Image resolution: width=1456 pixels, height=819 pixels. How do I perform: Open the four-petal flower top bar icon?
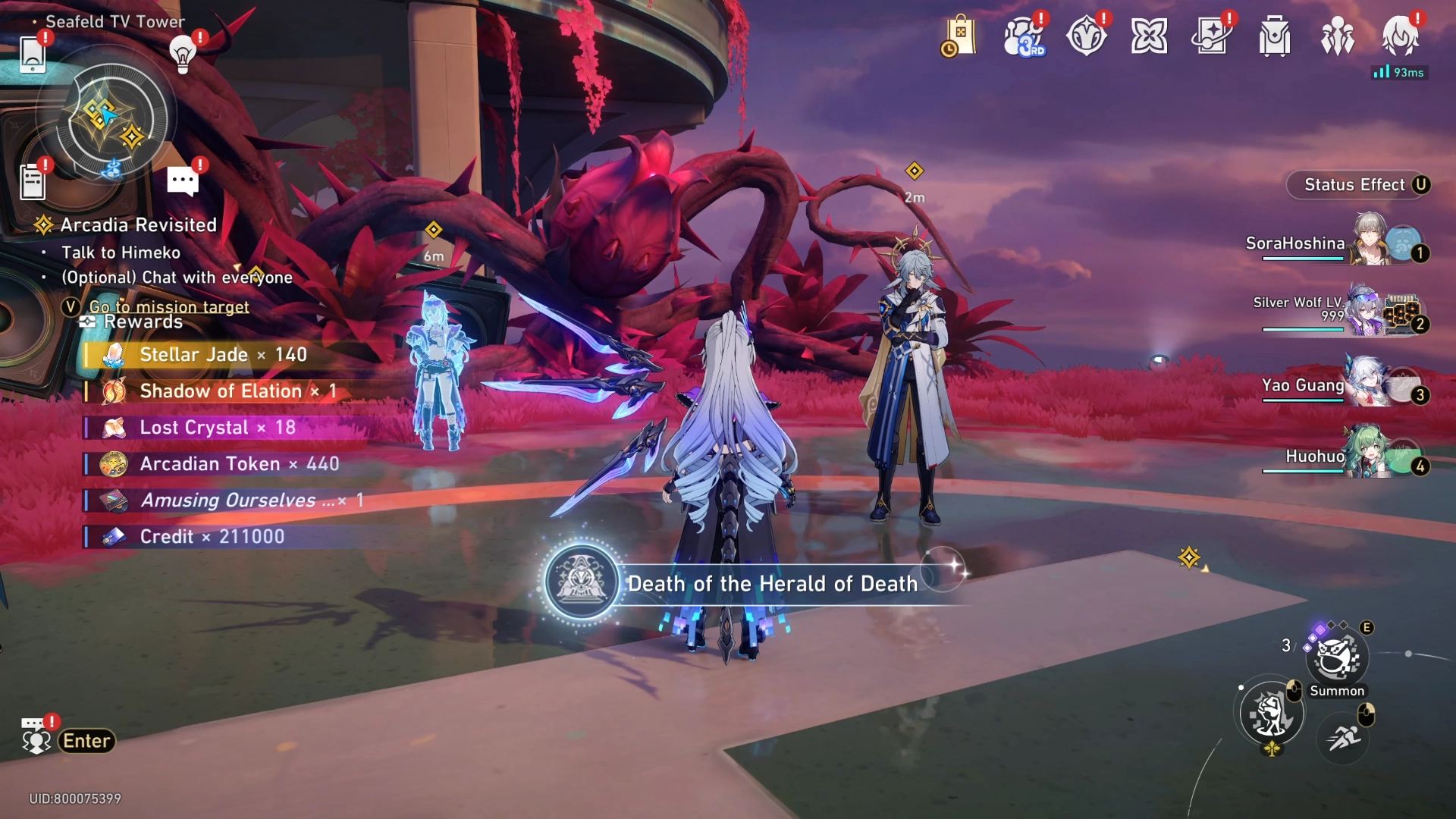coord(1149,36)
